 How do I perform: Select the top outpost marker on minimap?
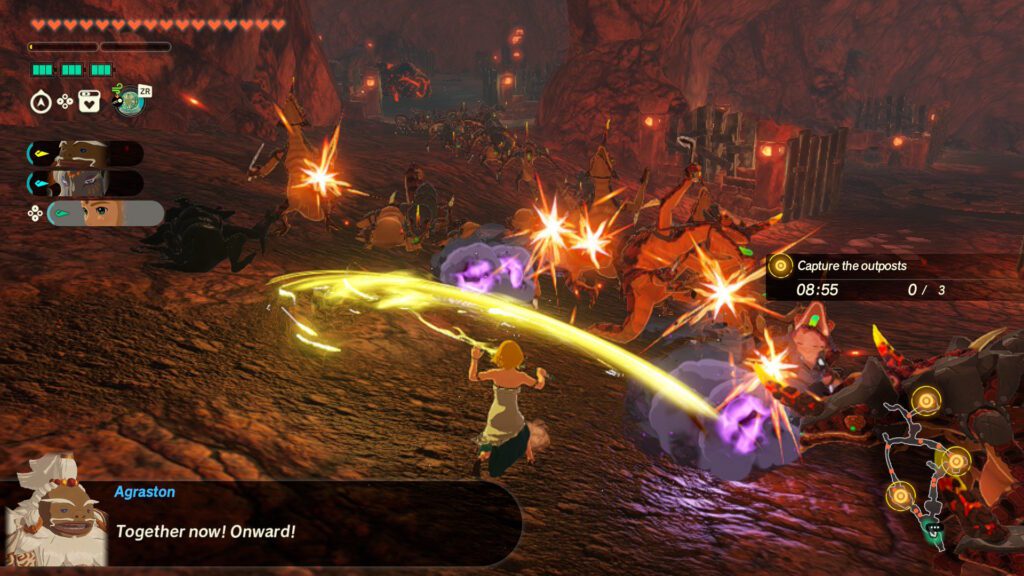927,402
